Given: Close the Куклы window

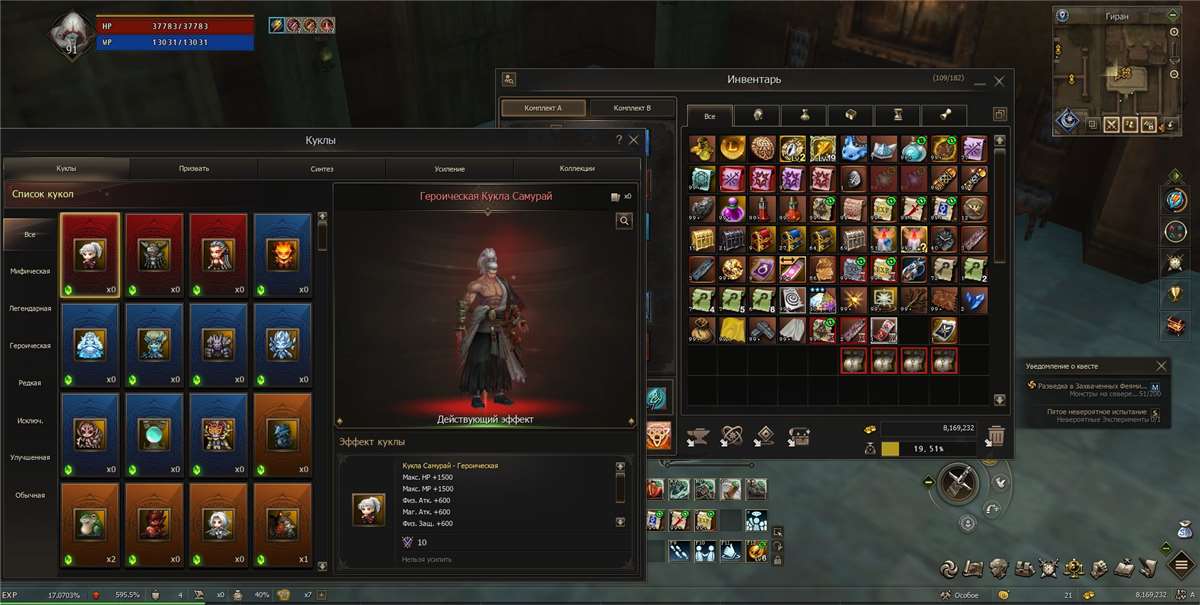Looking at the screenshot, I should 634,141.
